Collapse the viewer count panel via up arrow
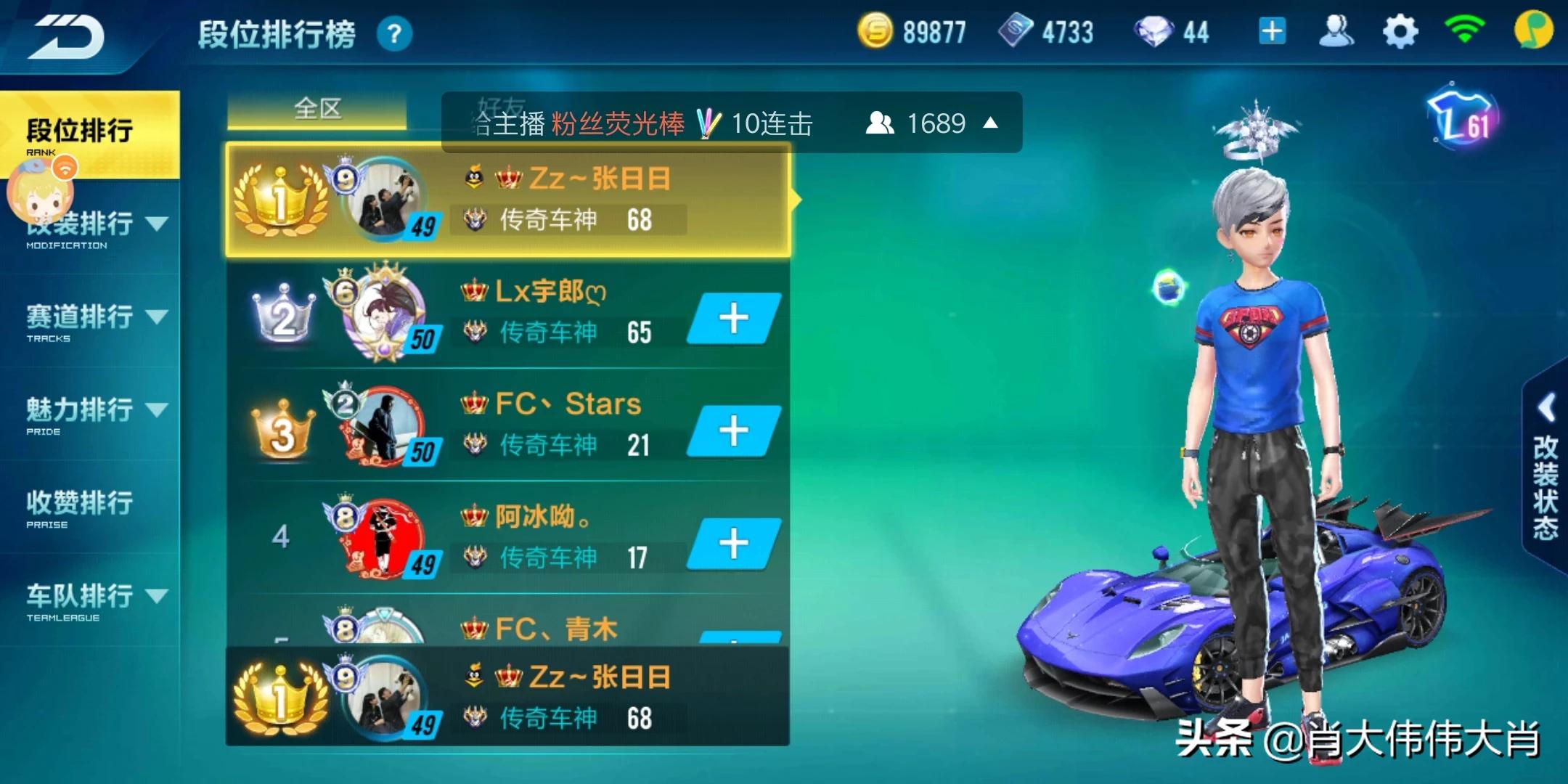This screenshot has height=784, width=1568. click(992, 123)
